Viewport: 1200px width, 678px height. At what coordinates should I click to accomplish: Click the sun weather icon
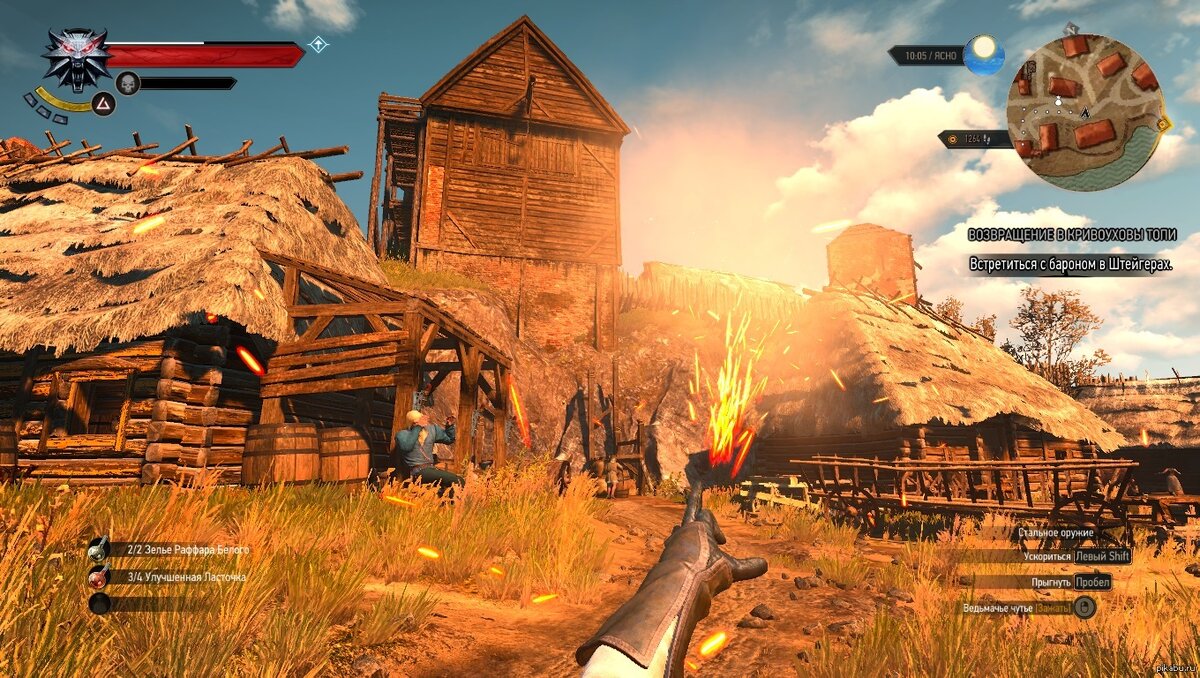pyautogui.click(x=984, y=54)
